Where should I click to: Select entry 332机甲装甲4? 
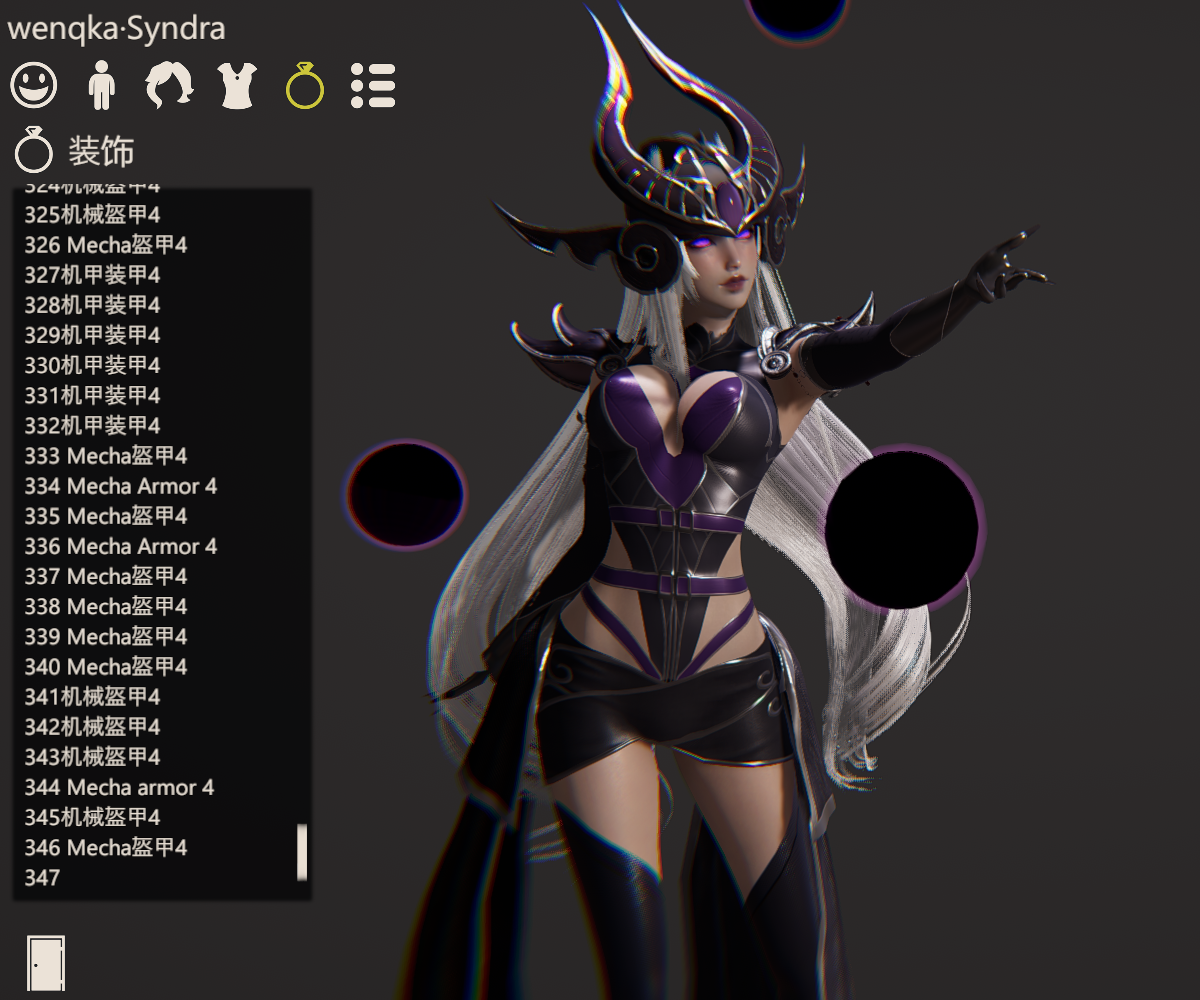click(x=92, y=425)
